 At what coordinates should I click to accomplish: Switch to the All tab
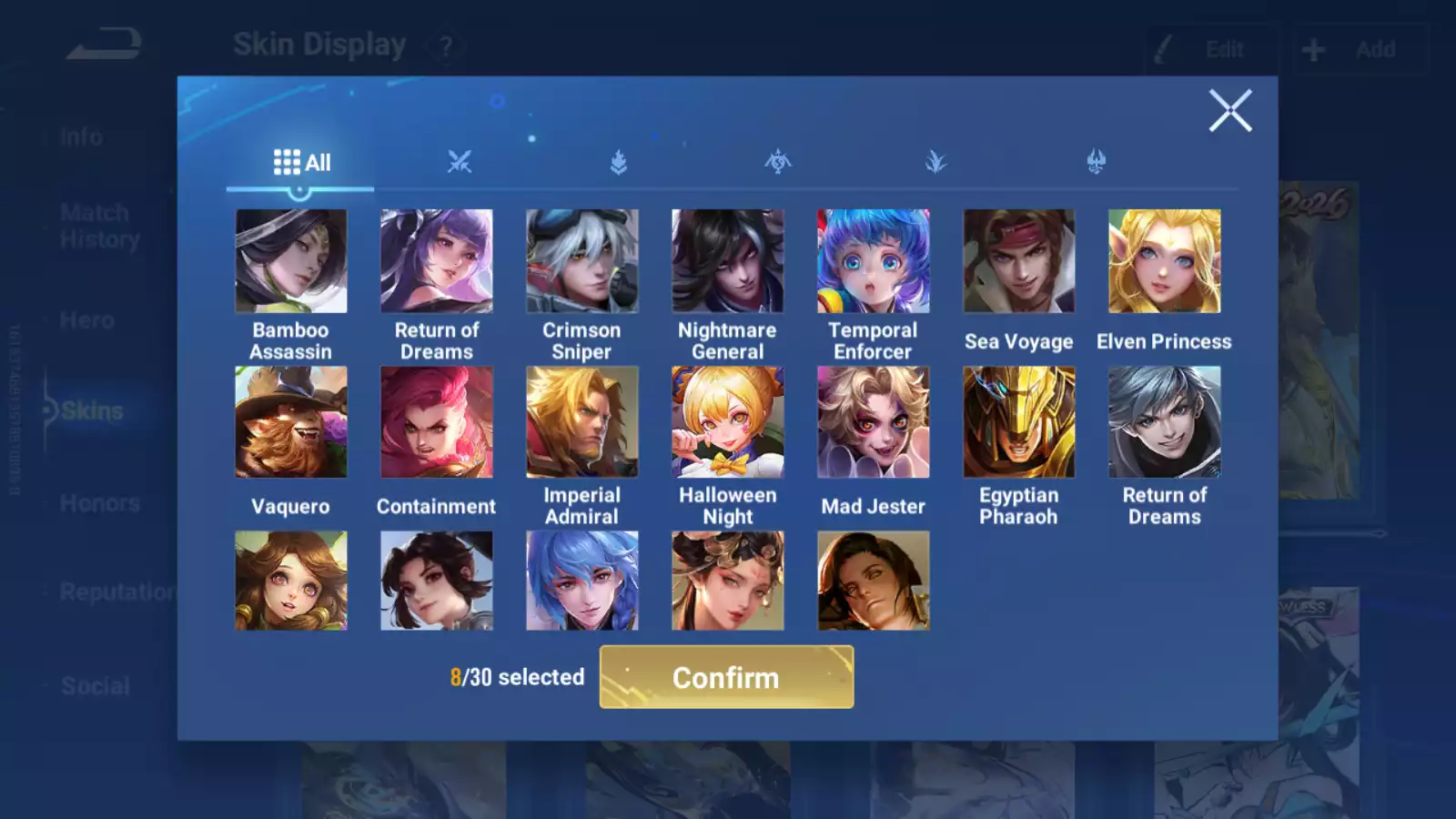300,161
